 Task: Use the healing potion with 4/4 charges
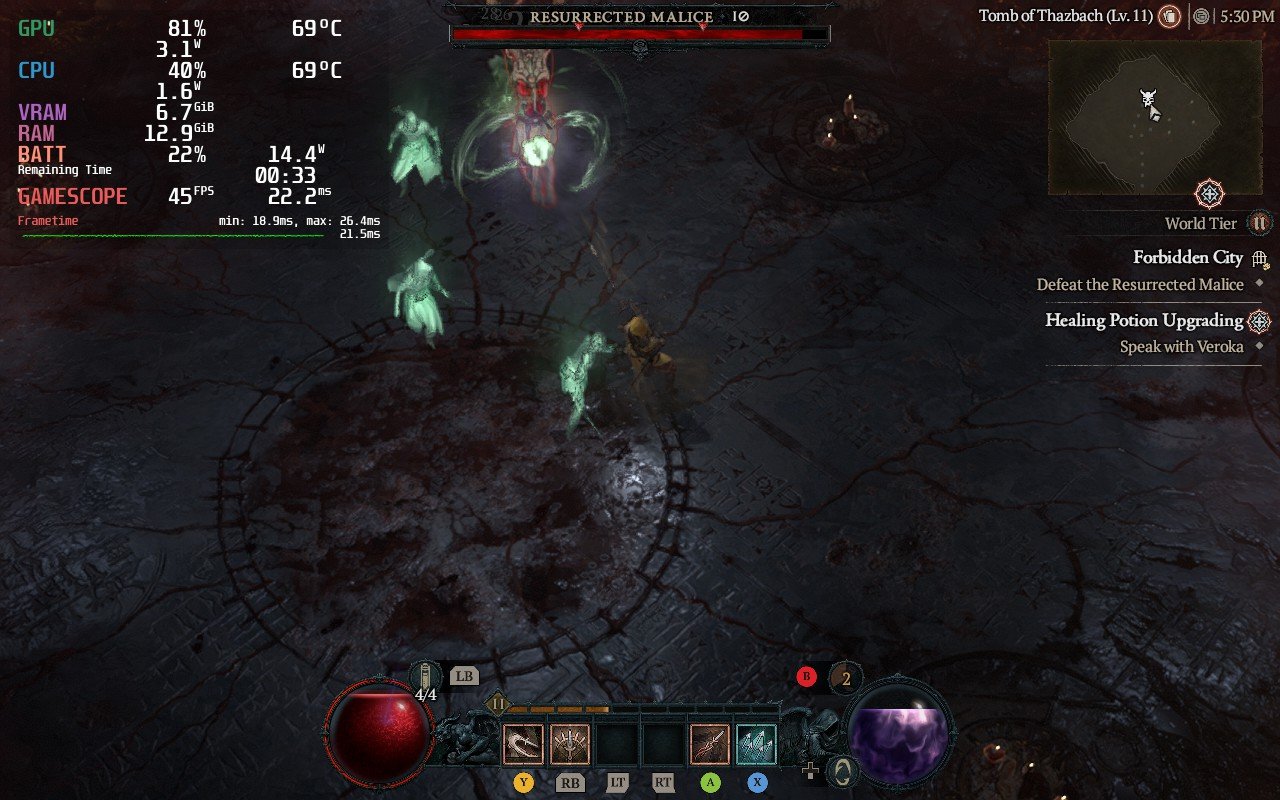tap(426, 678)
